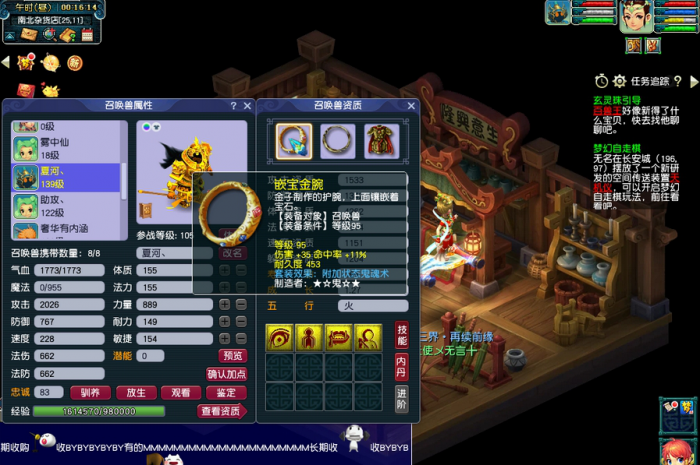Switch to the 技能 skills tab
Viewport: 700px width, 465px height.
pyautogui.click(x=401, y=334)
